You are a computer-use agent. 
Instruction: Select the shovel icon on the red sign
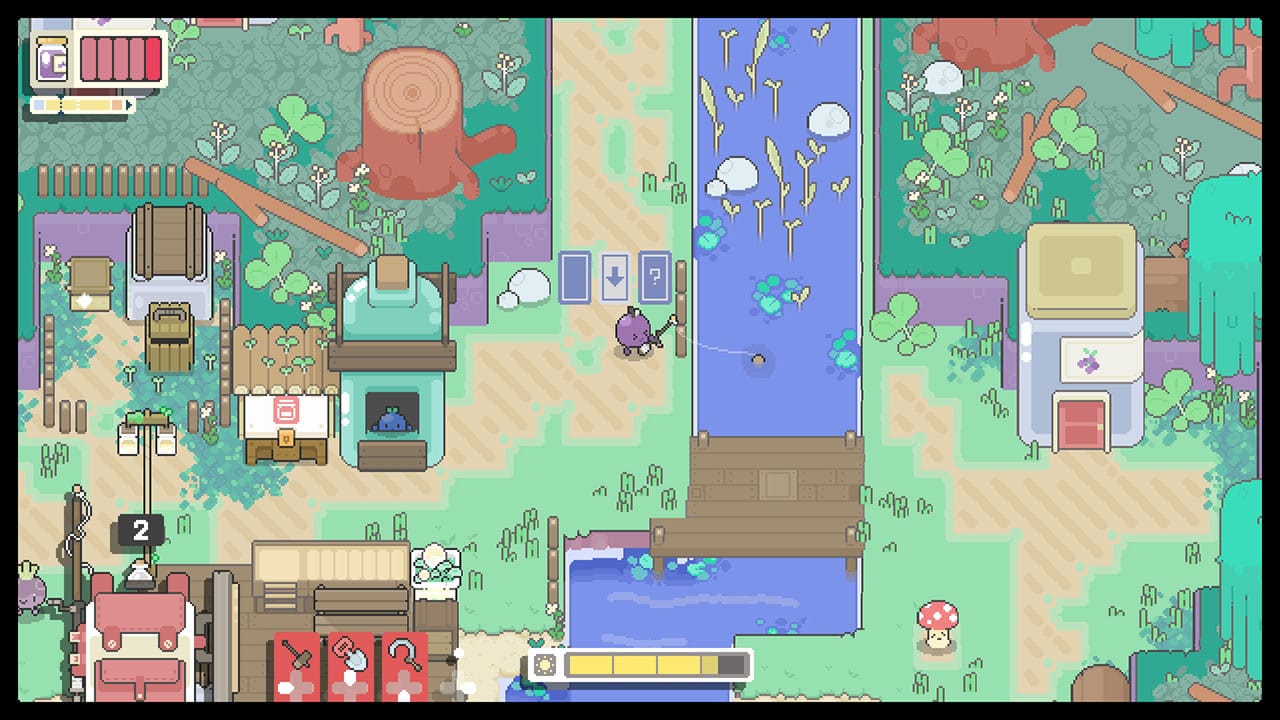click(349, 656)
